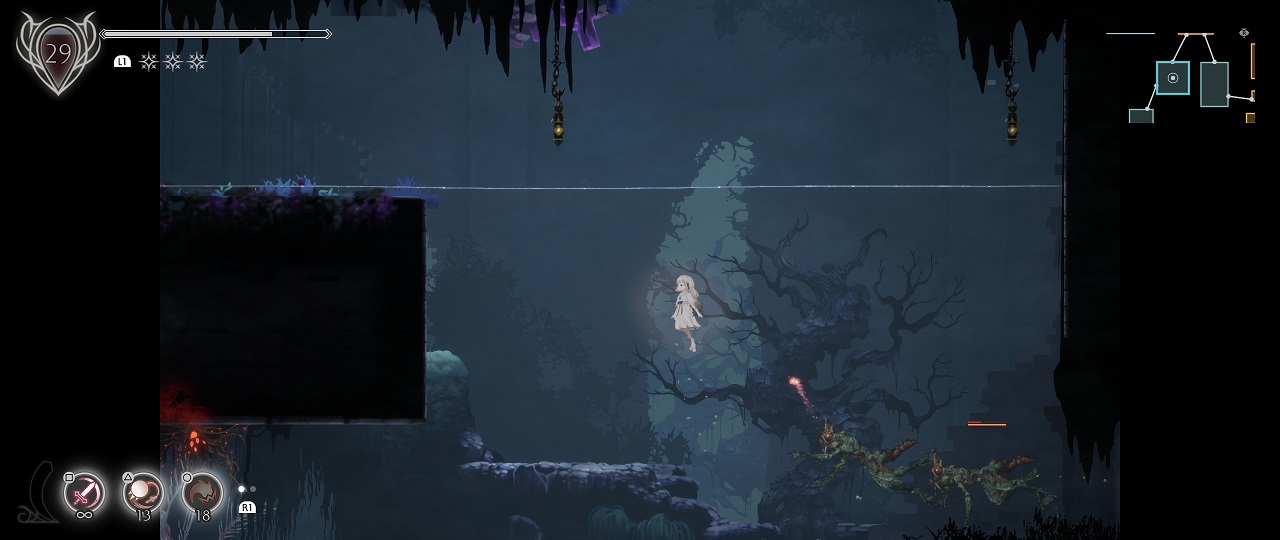This screenshot has width=1280, height=540.
Task: Use the glowing orb spirit skill
Action: click(144, 492)
